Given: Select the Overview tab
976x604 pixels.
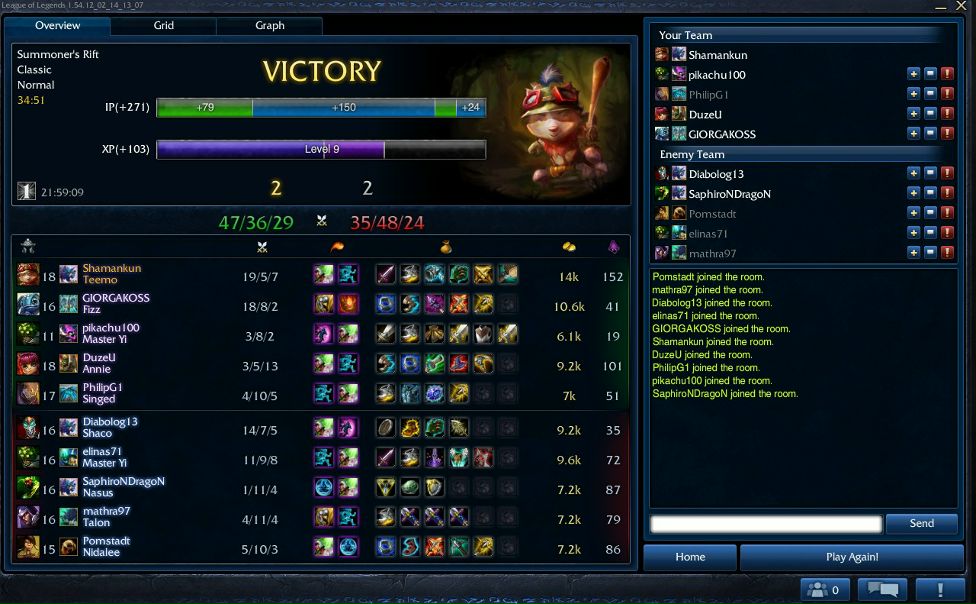Looking at the screenshot, I should coord(57,25).
